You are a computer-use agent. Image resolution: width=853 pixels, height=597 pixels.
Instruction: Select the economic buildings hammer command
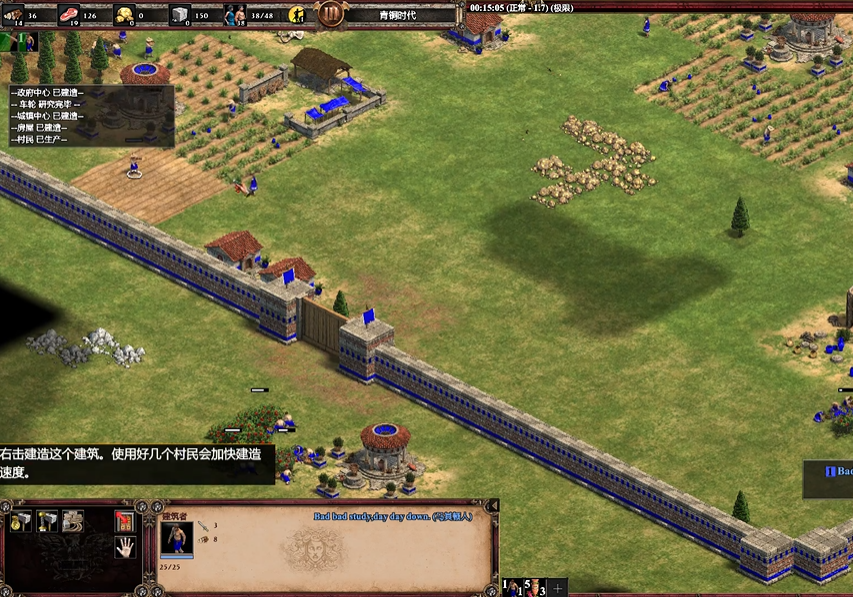coord(21,521)
